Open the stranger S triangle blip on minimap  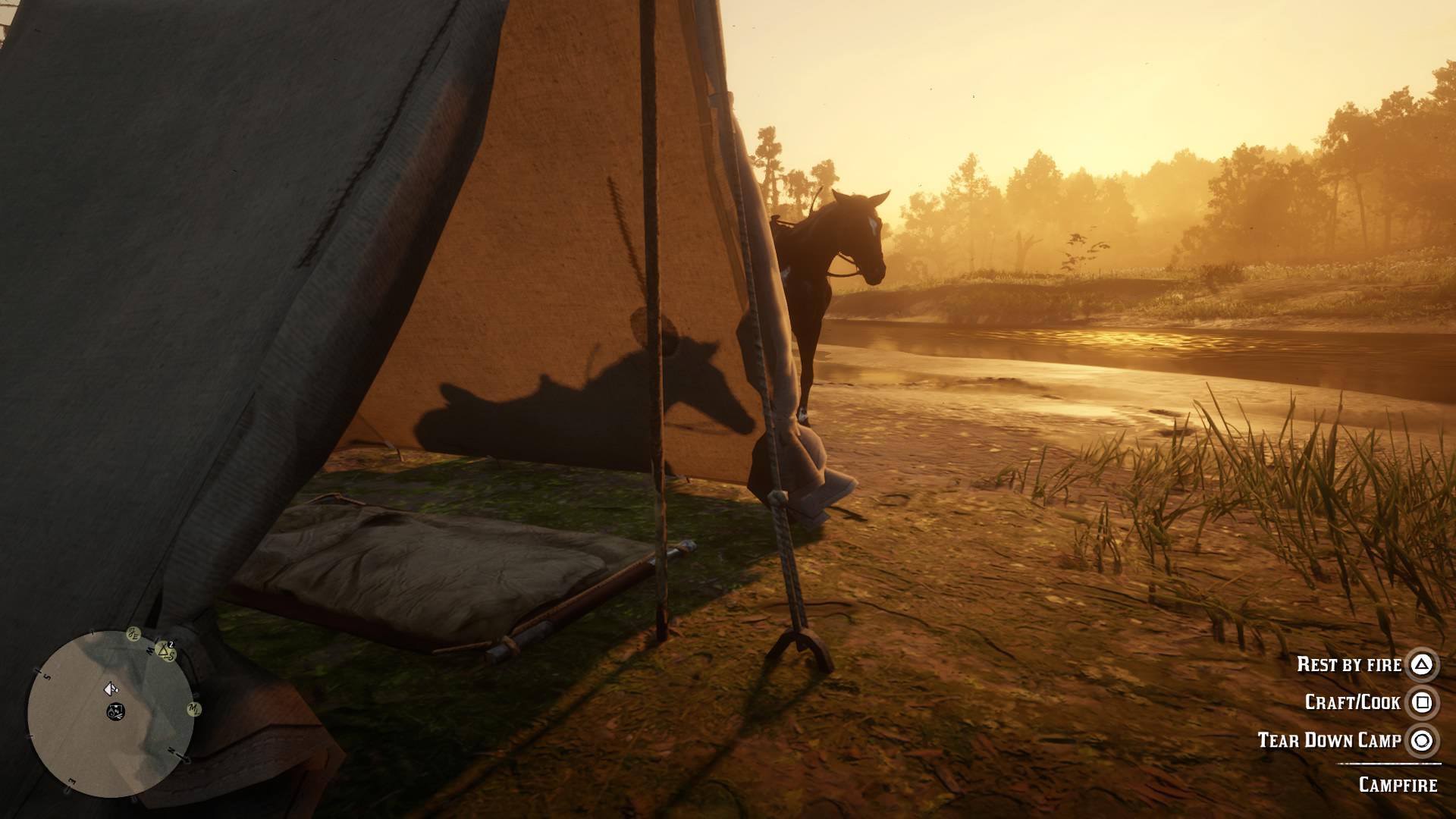[x=165, y=652]
